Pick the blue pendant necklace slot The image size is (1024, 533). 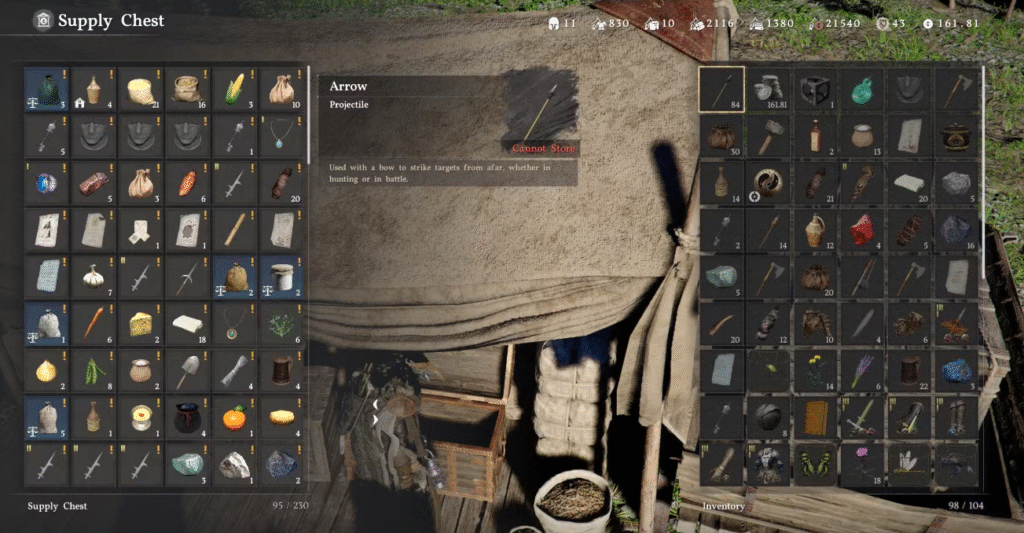click(281, 137)
